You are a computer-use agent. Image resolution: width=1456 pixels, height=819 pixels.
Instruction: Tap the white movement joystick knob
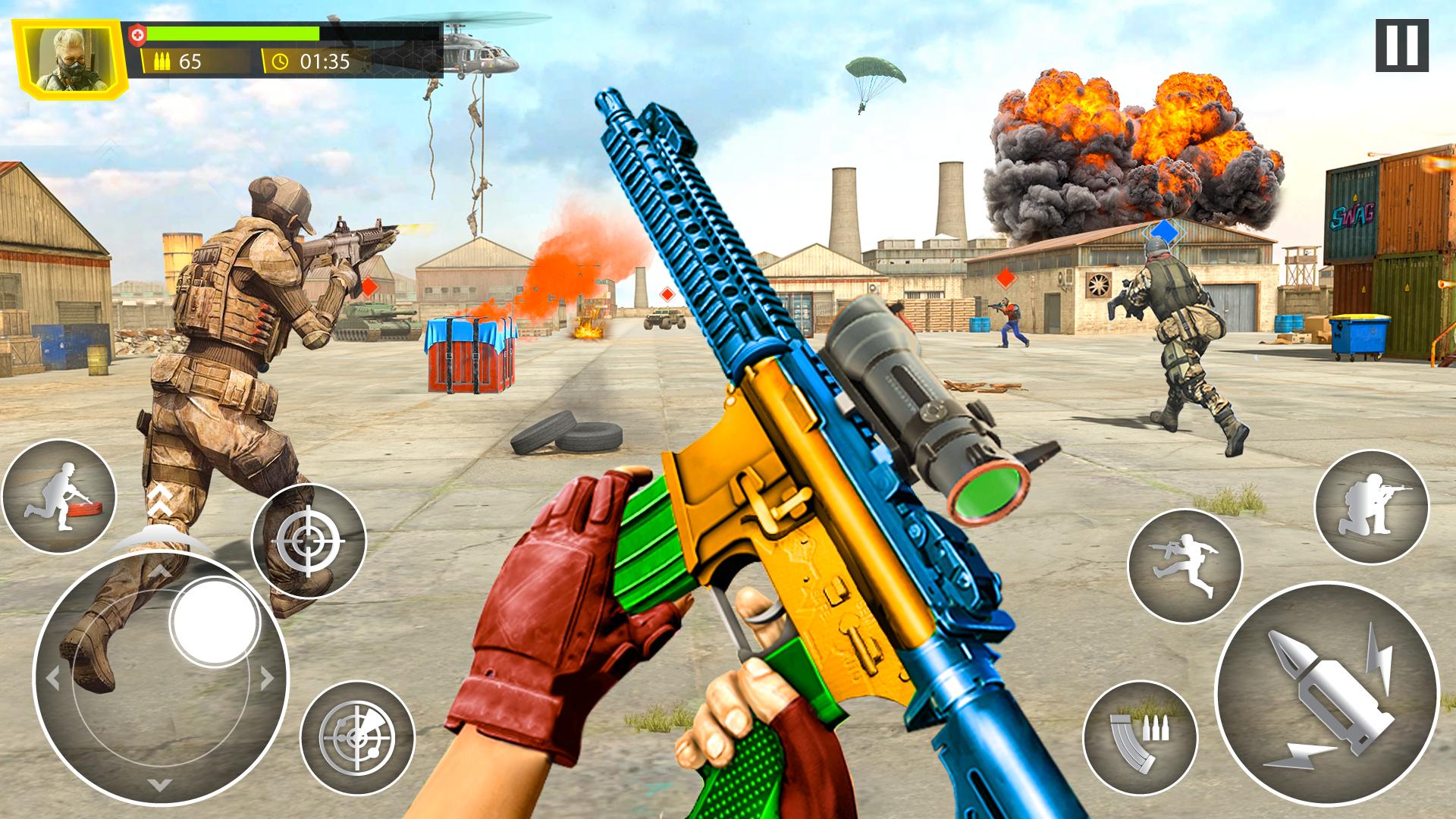[x=215, y=620]
